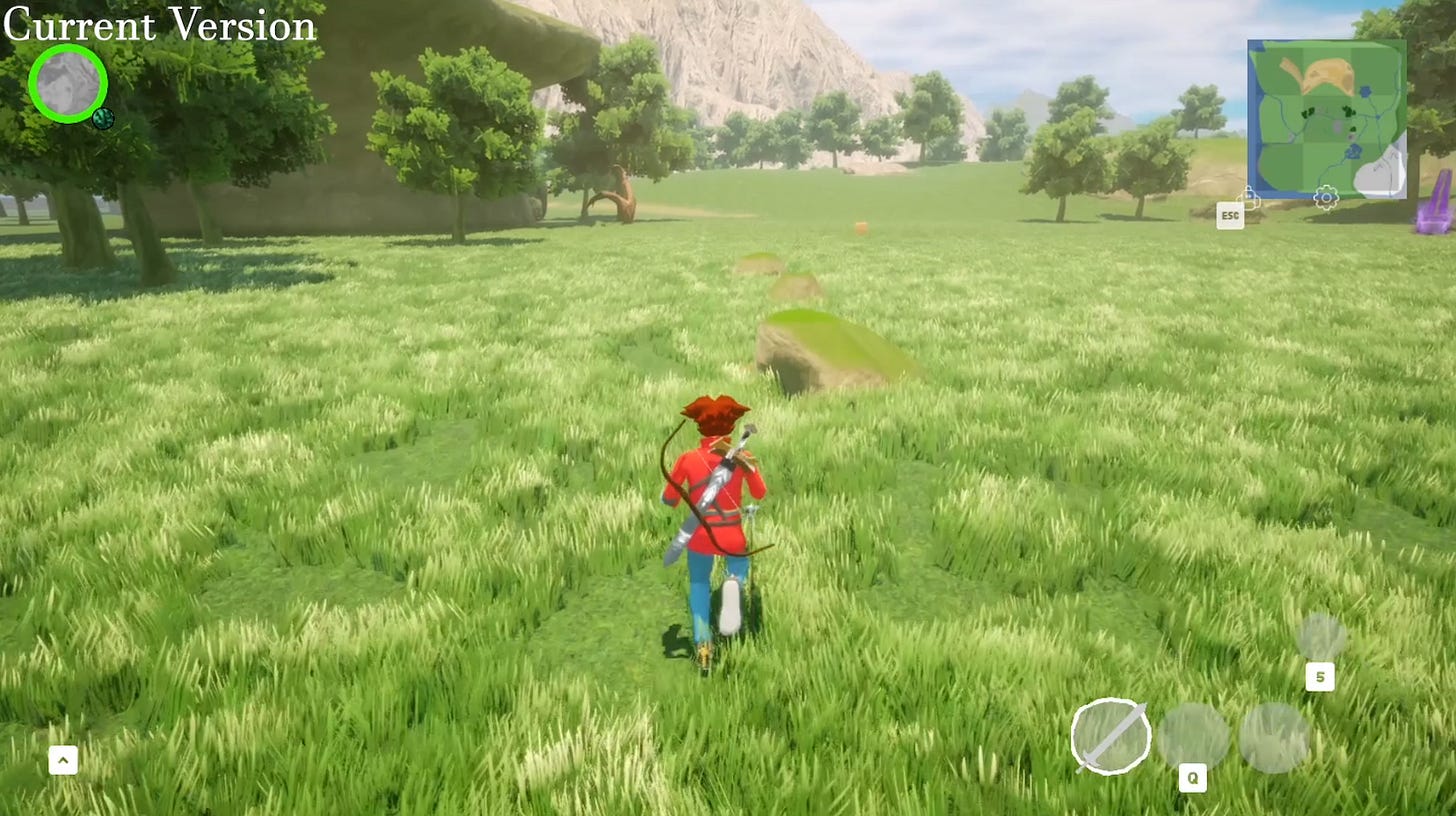
Task: Toggle the sword ability's active outline
Action: 1112,737
